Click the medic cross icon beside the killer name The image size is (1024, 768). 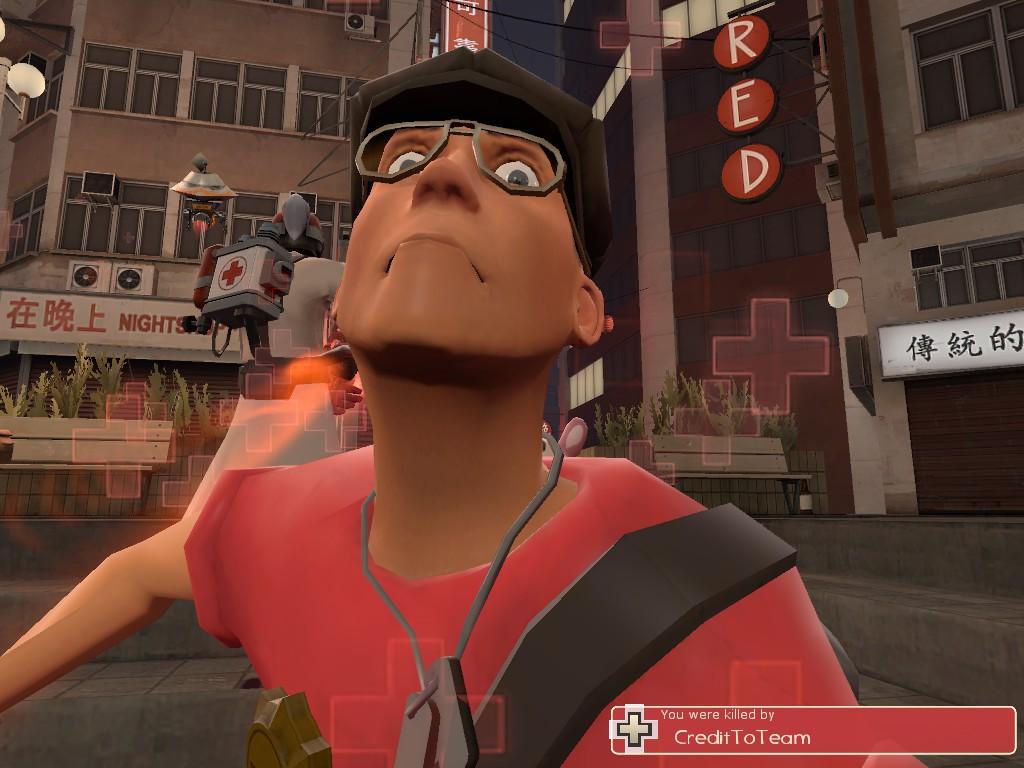tap(635, 729)
